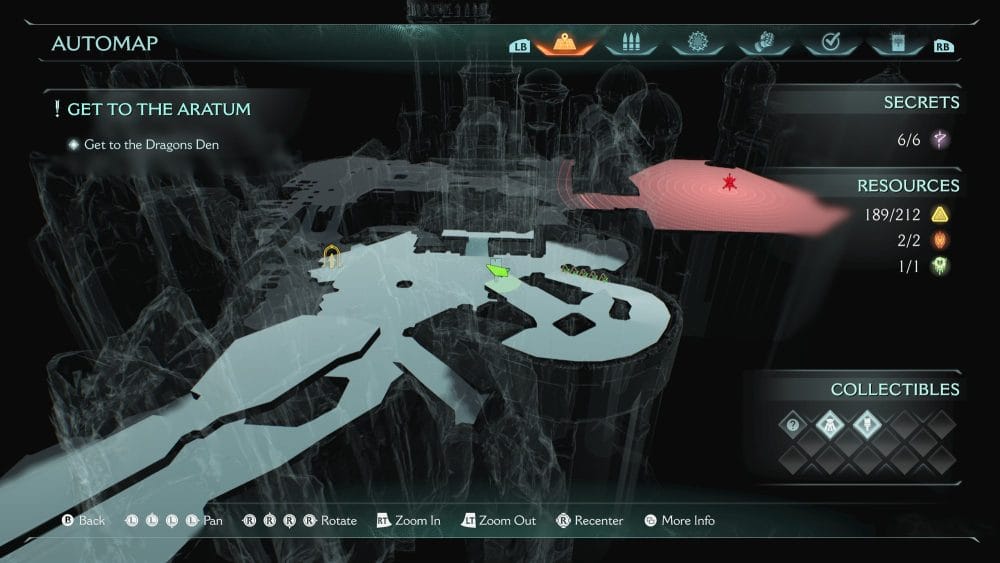
Task: Switch to the clenched fist tab
Action: click(x=762, y=43)
